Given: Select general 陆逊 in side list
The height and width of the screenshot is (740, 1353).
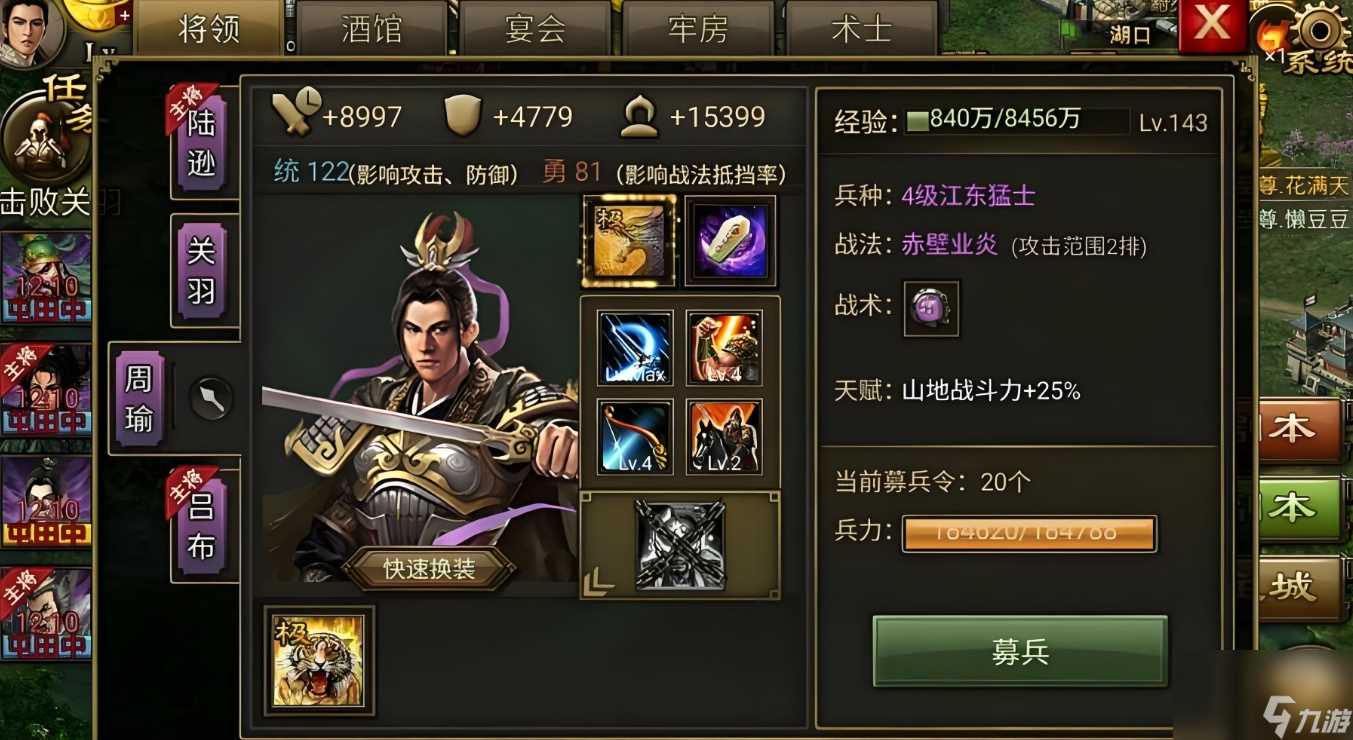Looking at the screenshot, I should [x=200, y=140].
